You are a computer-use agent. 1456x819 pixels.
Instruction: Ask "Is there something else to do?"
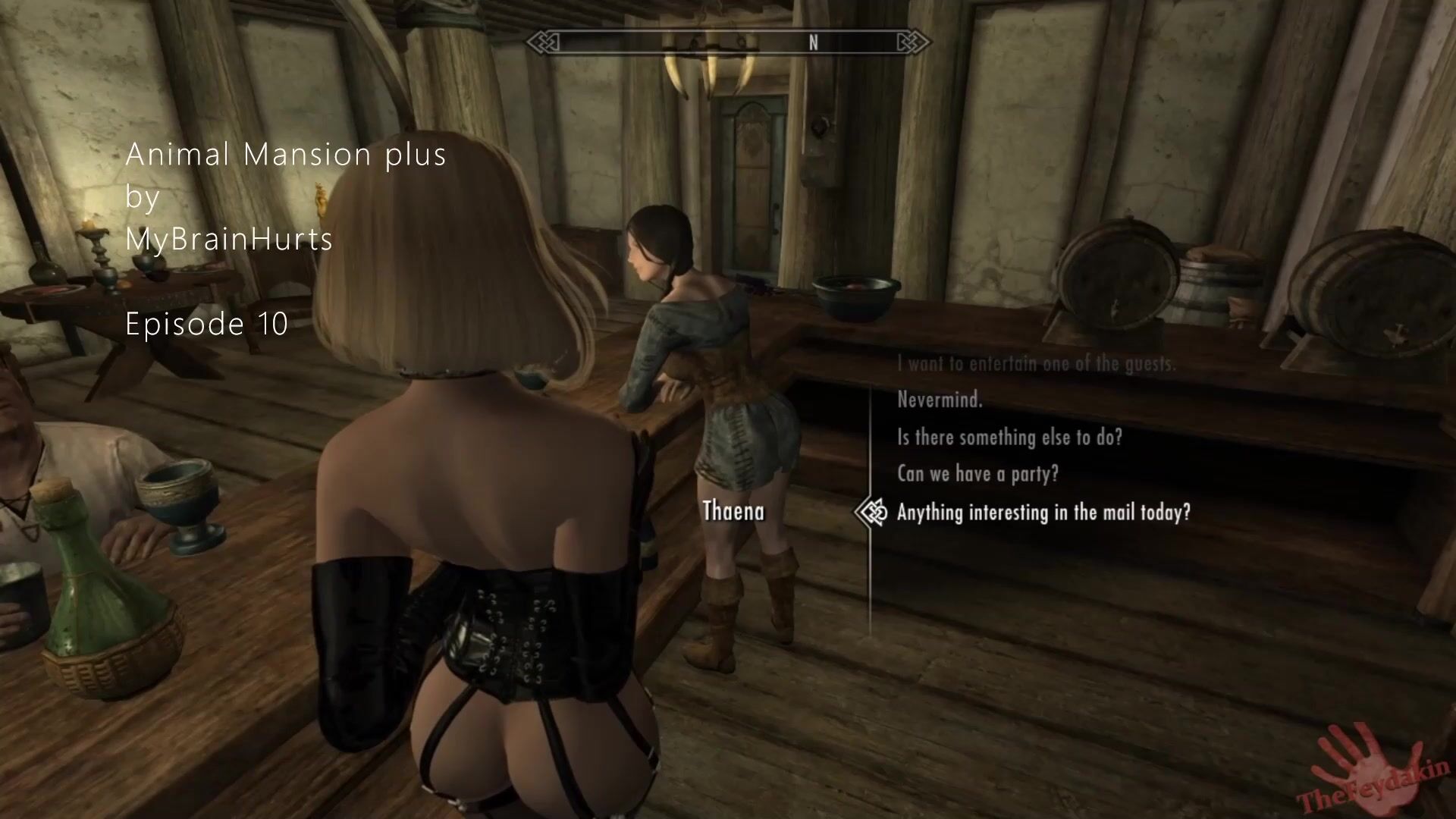point(1009,437)
